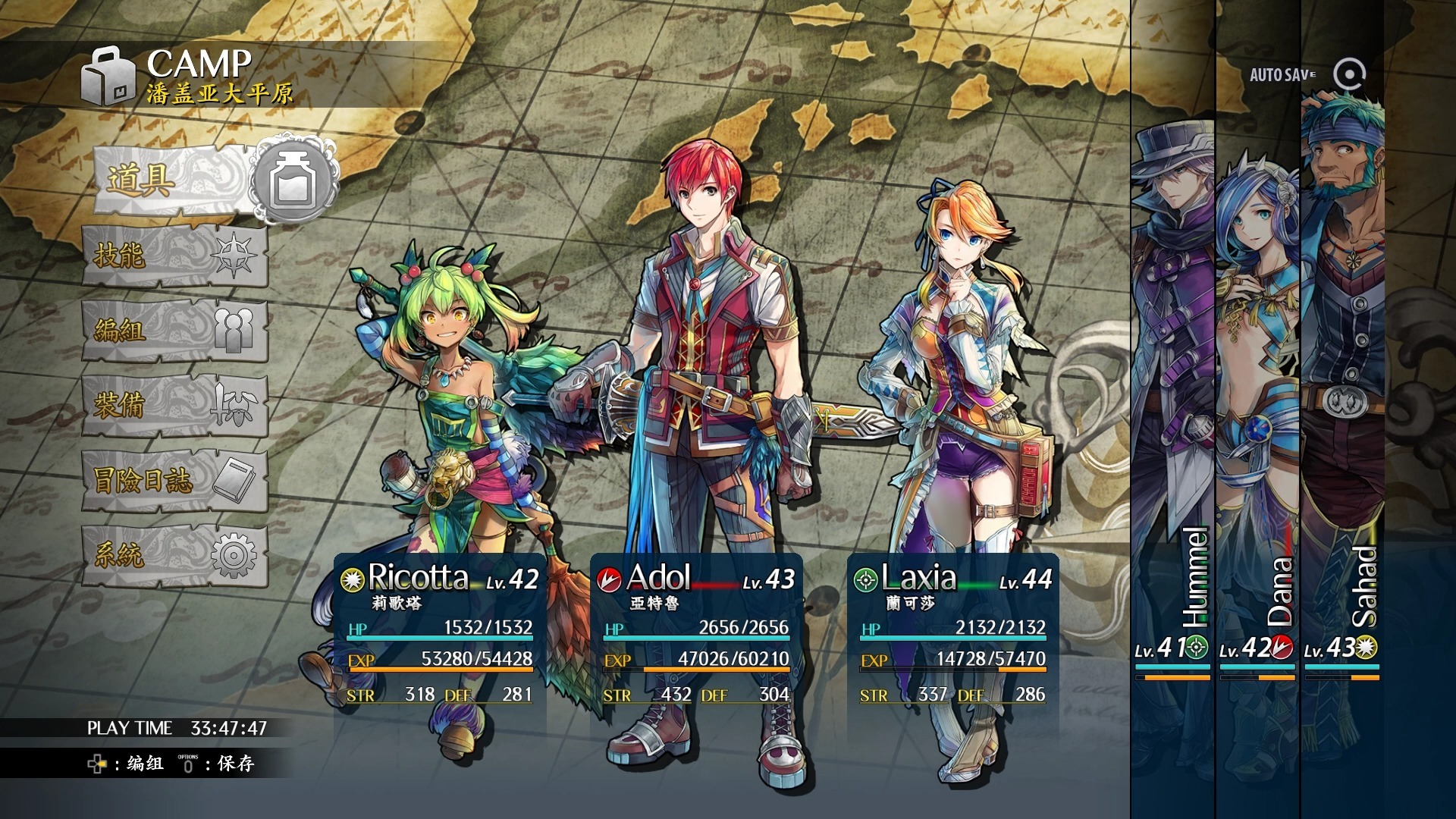This screenshot has height=819, width=1456.
Task: Choose the 裝備 equipment menu entry
Action: (x=174, y=406)
